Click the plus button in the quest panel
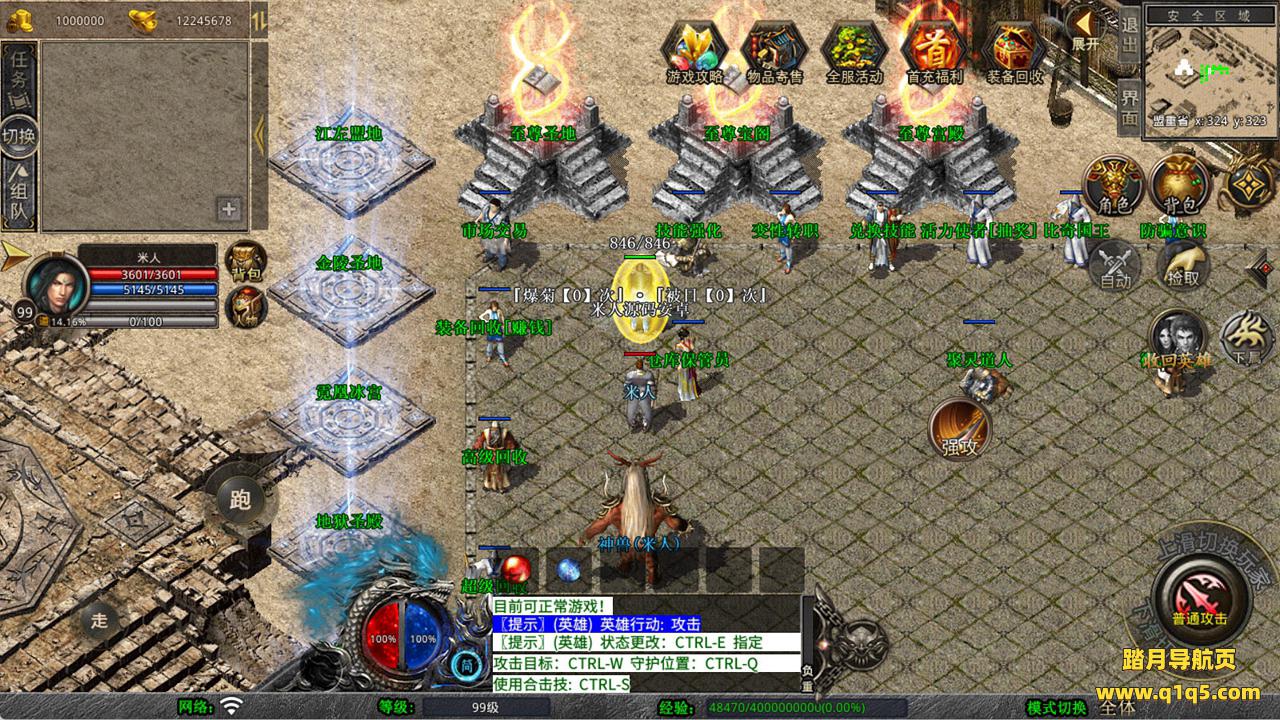 (x=229, y=209)
